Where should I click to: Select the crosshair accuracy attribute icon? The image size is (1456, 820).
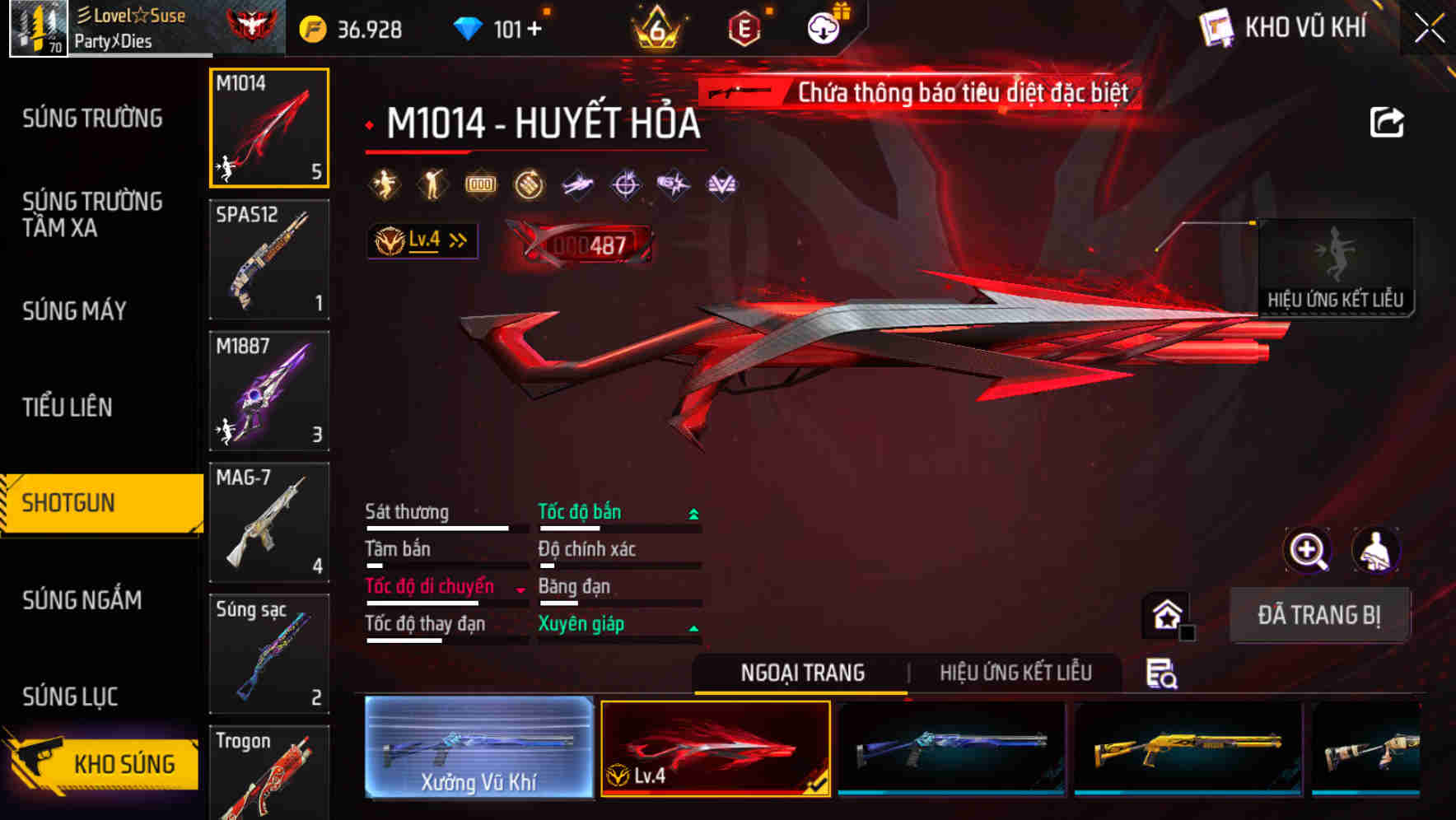[x=624, y=184]
